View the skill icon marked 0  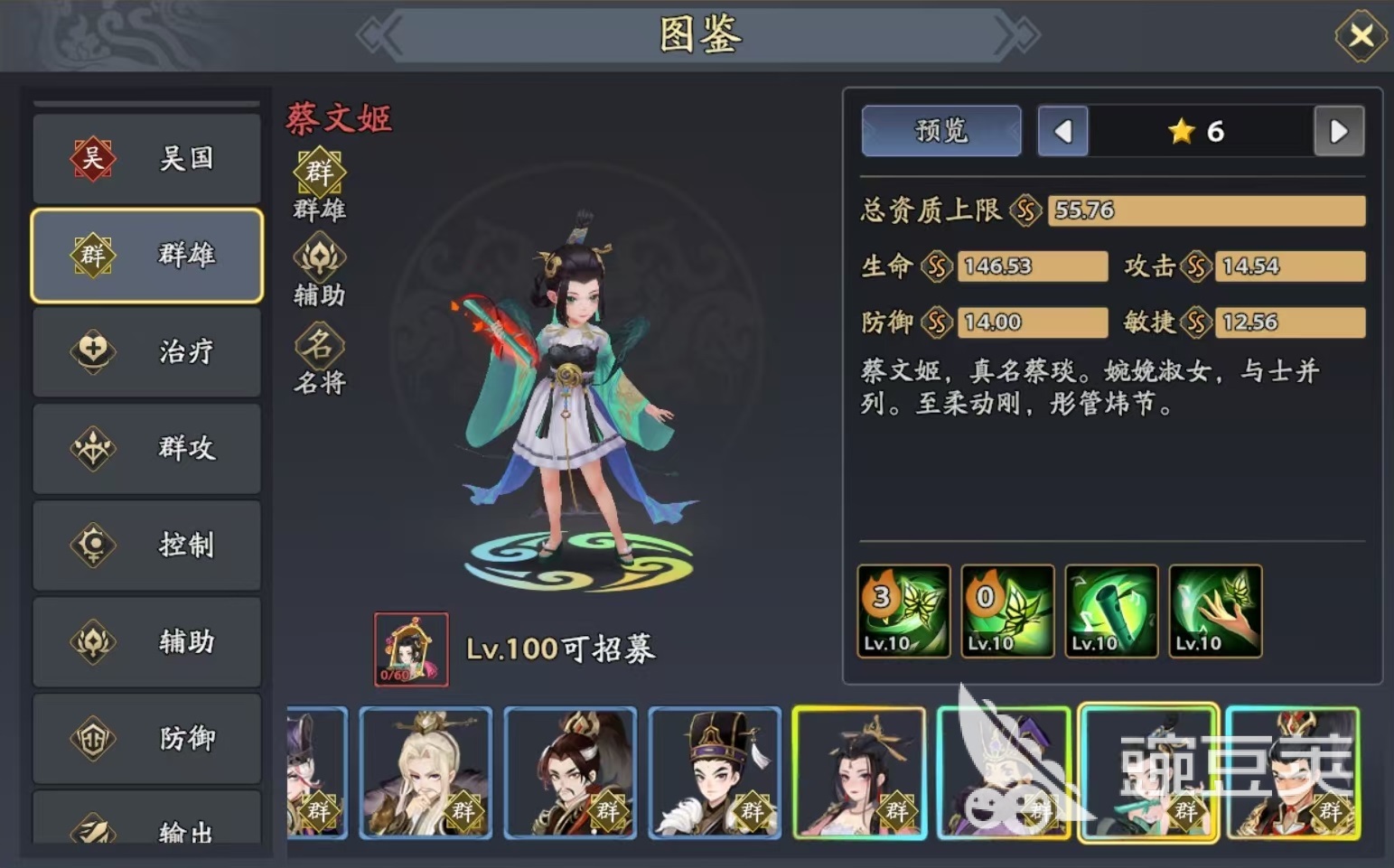click(x=1007, y=611)
